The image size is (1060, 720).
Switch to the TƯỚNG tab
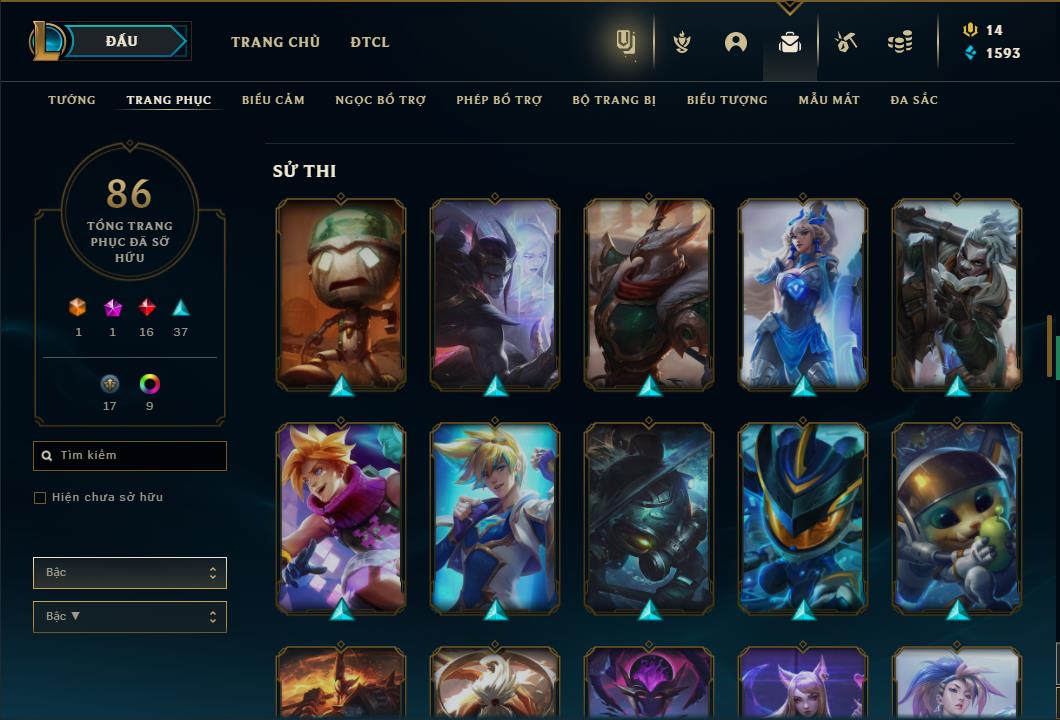tap(72, 100)
